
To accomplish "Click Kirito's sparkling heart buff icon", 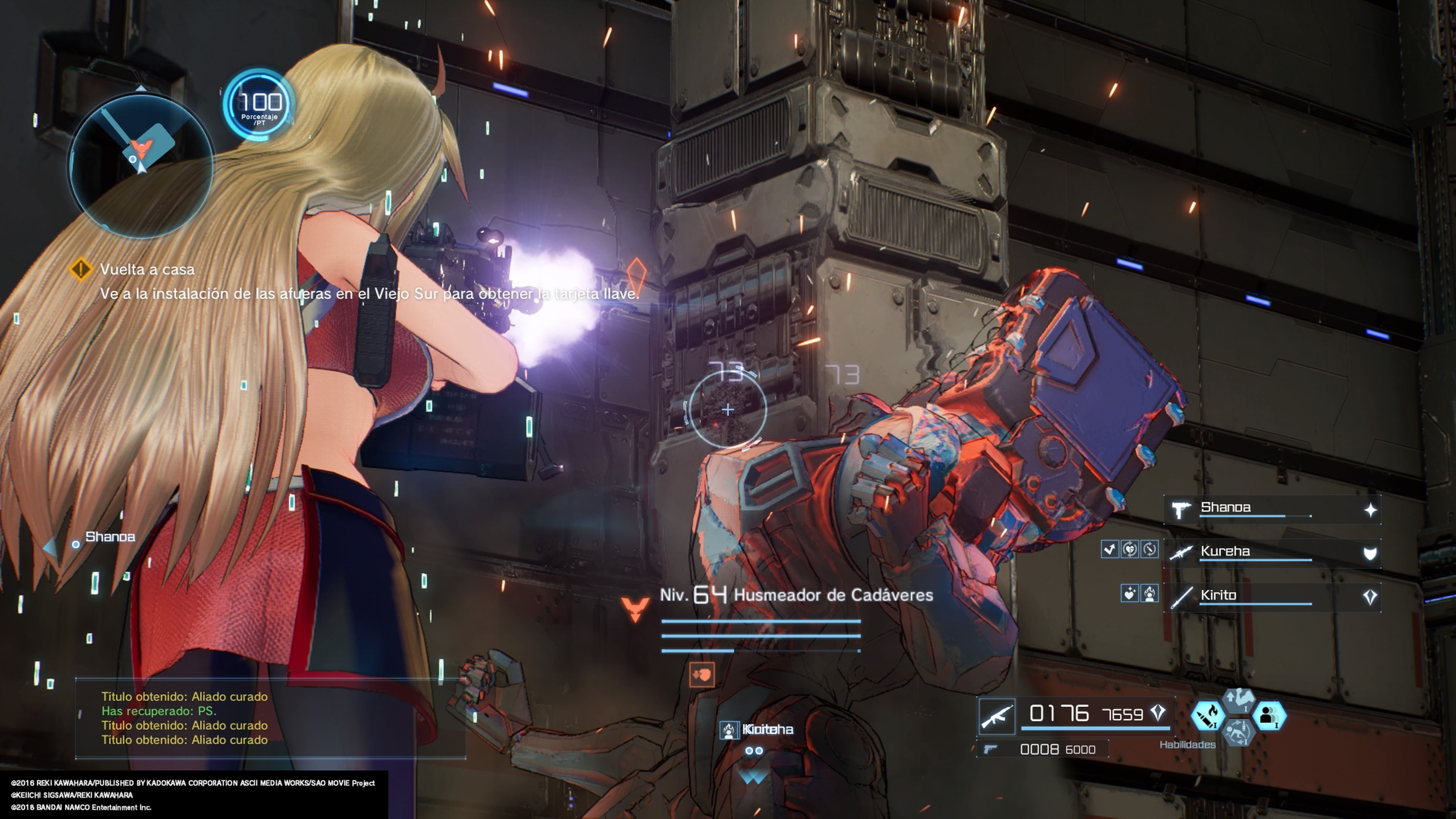I will (x=1129, y=593).
